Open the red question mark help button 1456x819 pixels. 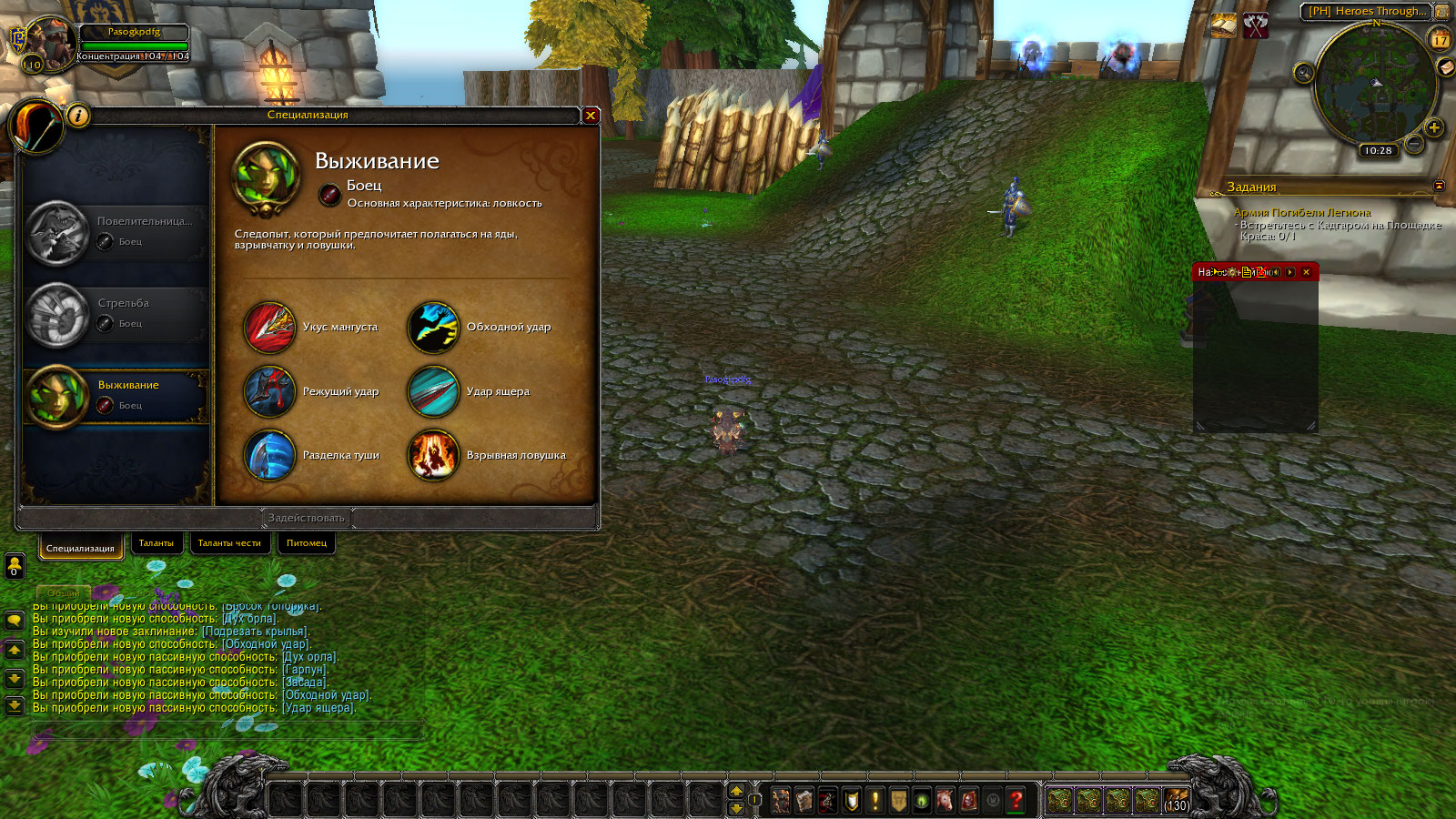click(1016, 800)
